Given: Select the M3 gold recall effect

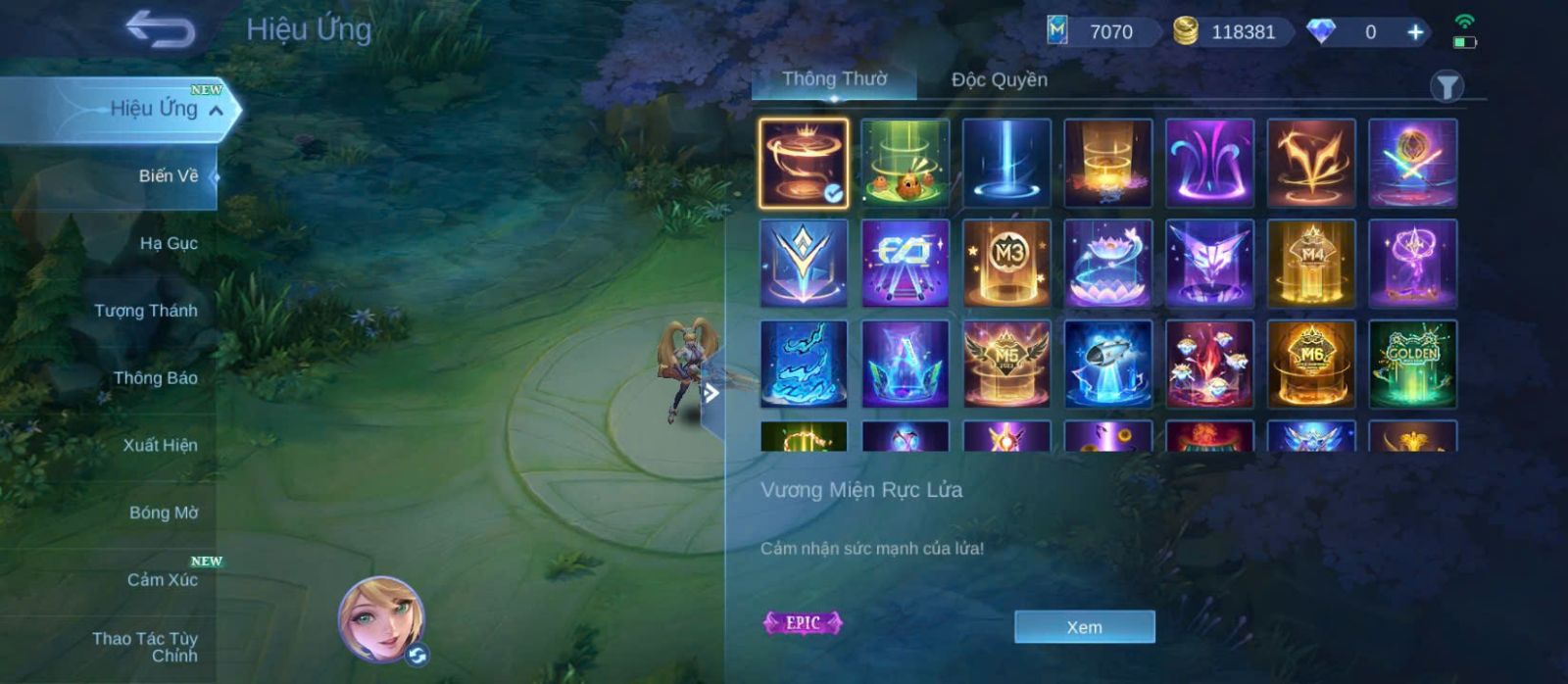Looking at the screenshot, I should point(1006,264).
